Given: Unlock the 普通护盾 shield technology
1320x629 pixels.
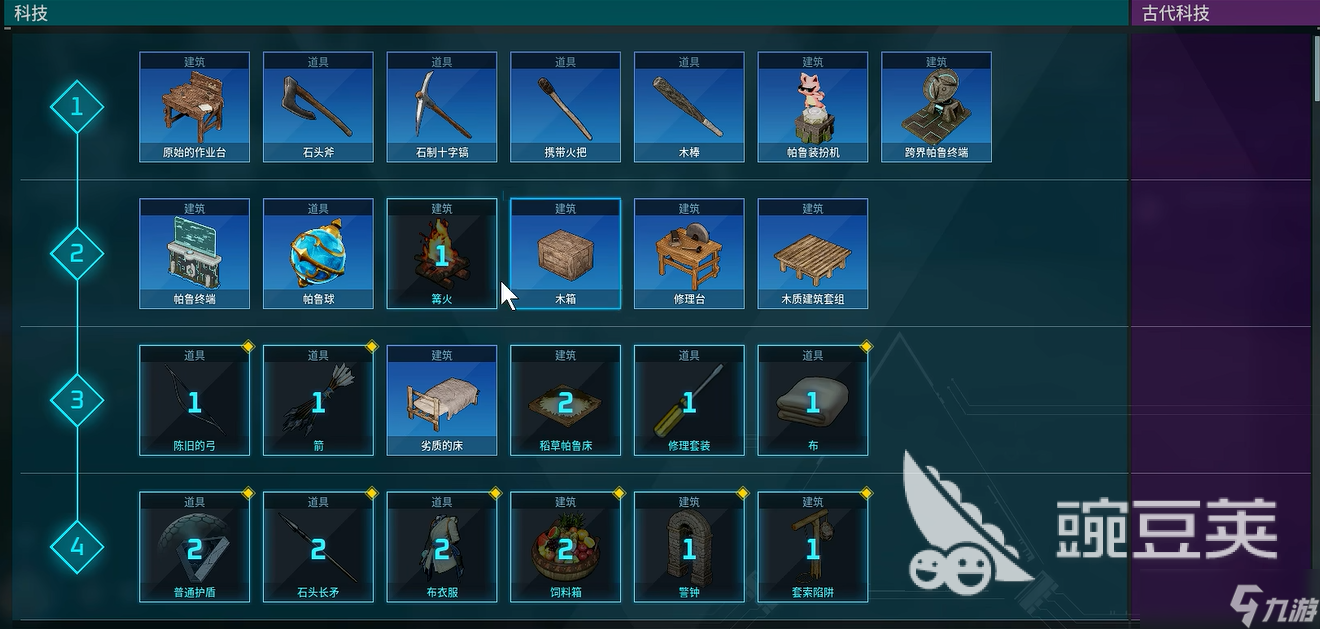Looking at the screenshot, I should (x=194, y=547).
